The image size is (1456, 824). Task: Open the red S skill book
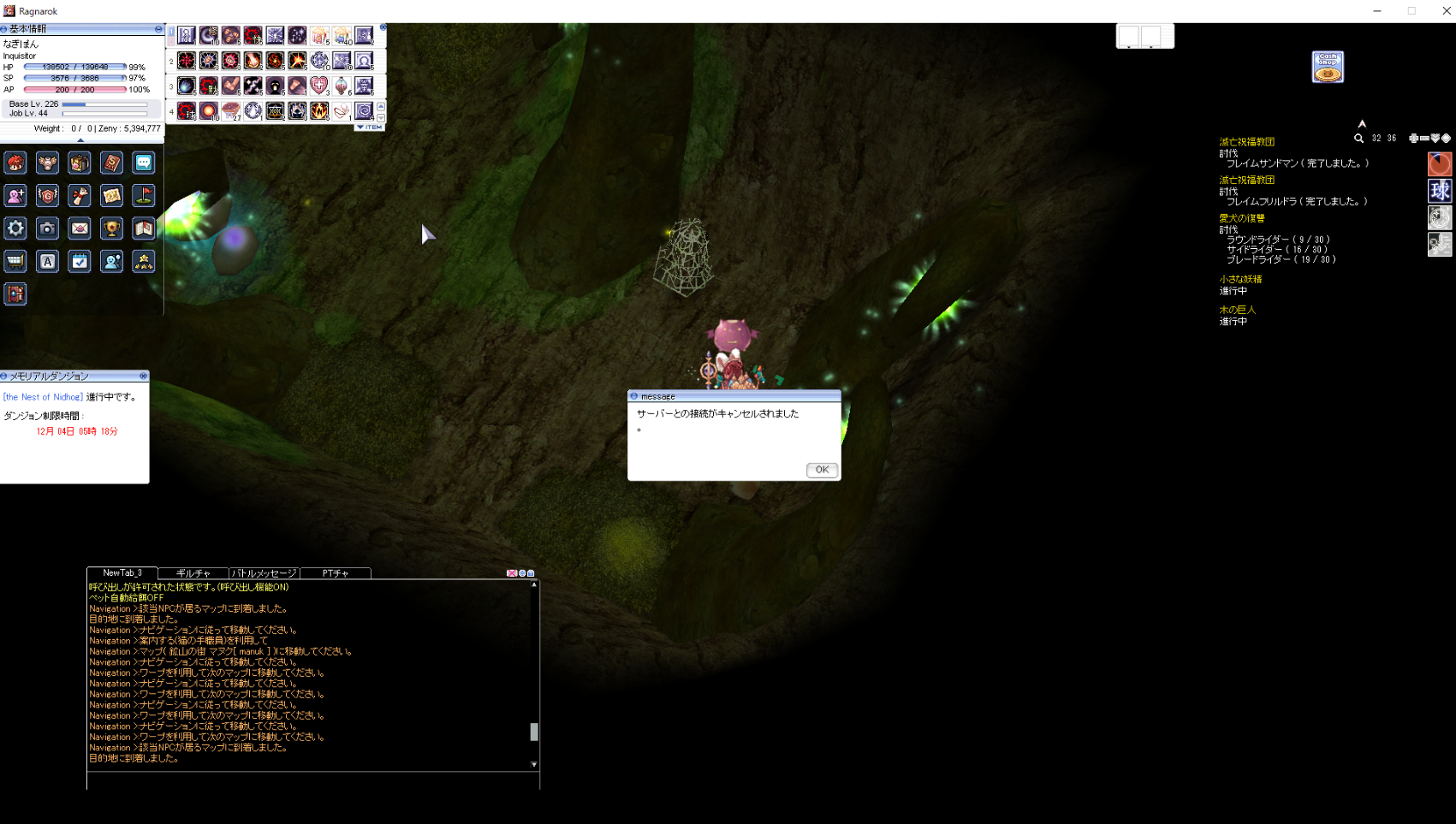click(111, 163)
